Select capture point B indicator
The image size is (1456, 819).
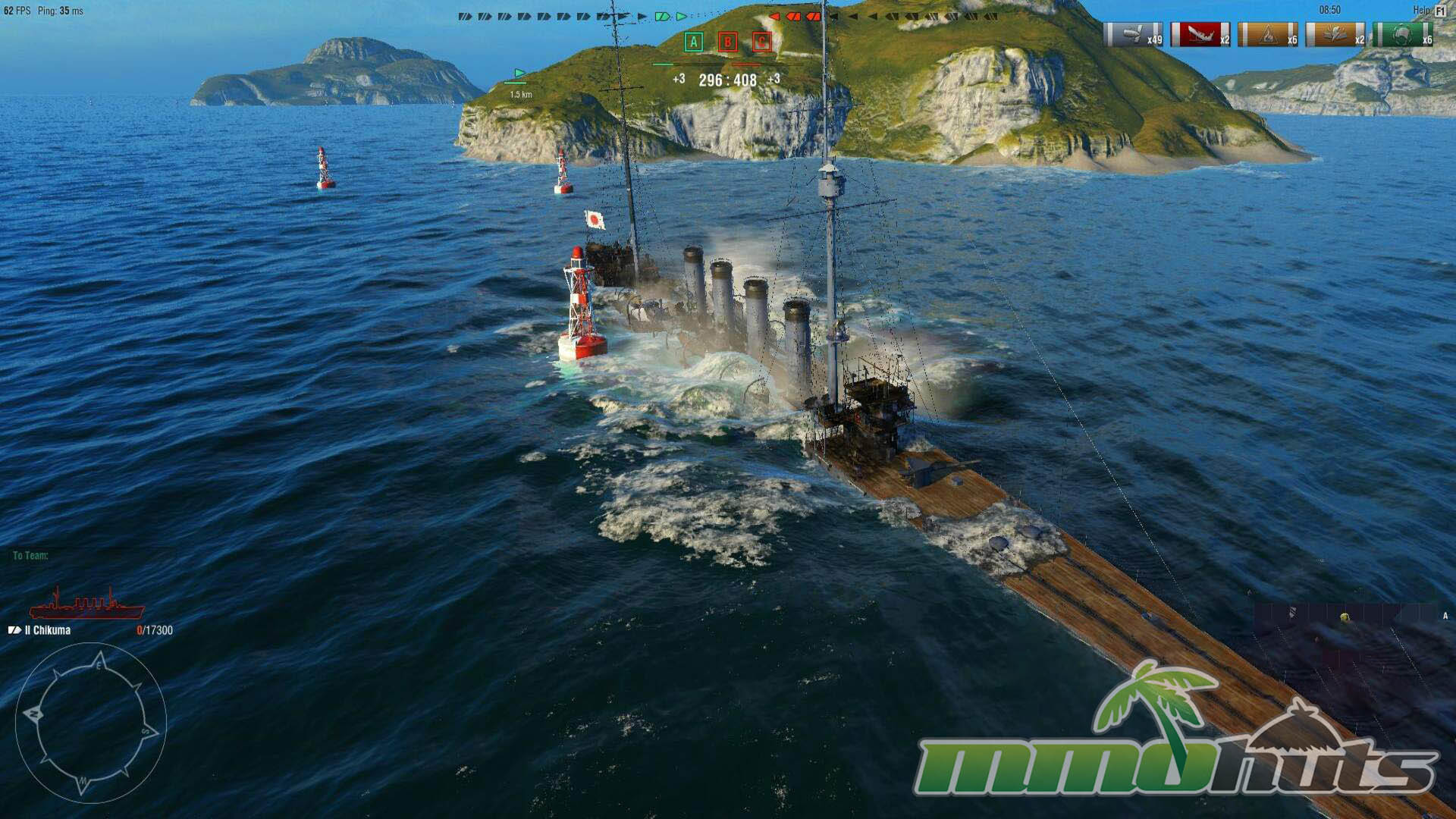point(727,42)
